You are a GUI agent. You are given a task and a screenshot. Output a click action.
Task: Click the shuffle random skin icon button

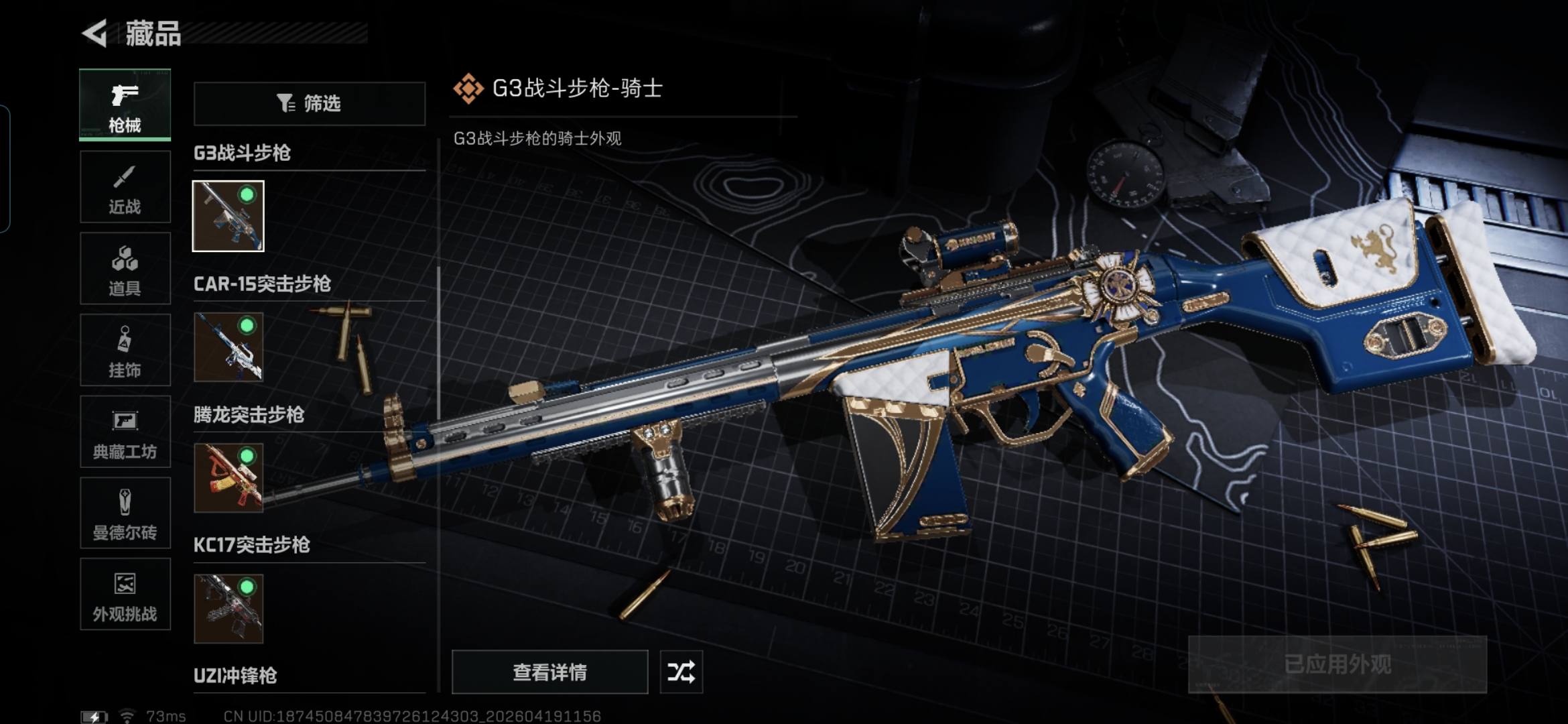pyautogui.click(x=681, y=672)
